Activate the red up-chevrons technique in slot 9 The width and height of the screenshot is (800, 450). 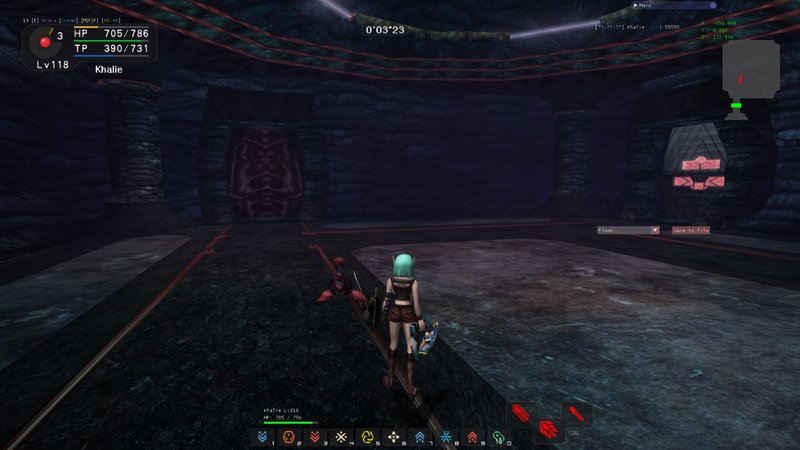pyautogui.click(x=472, y=436)
